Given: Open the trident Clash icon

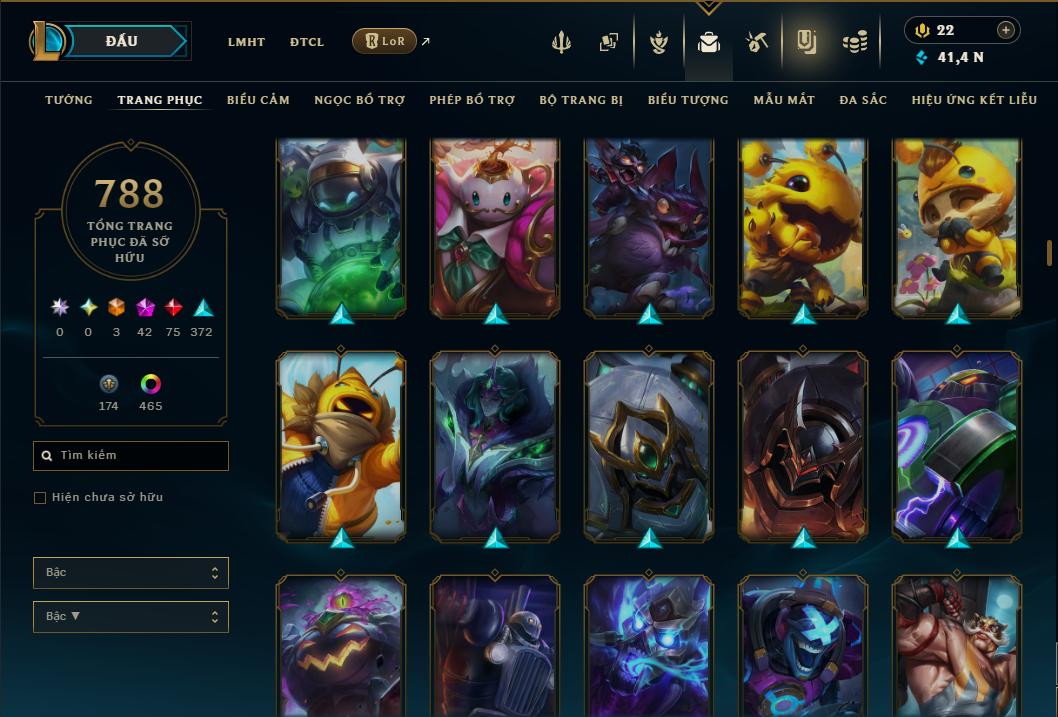Looking at the screenshot, I should (563, 42).
